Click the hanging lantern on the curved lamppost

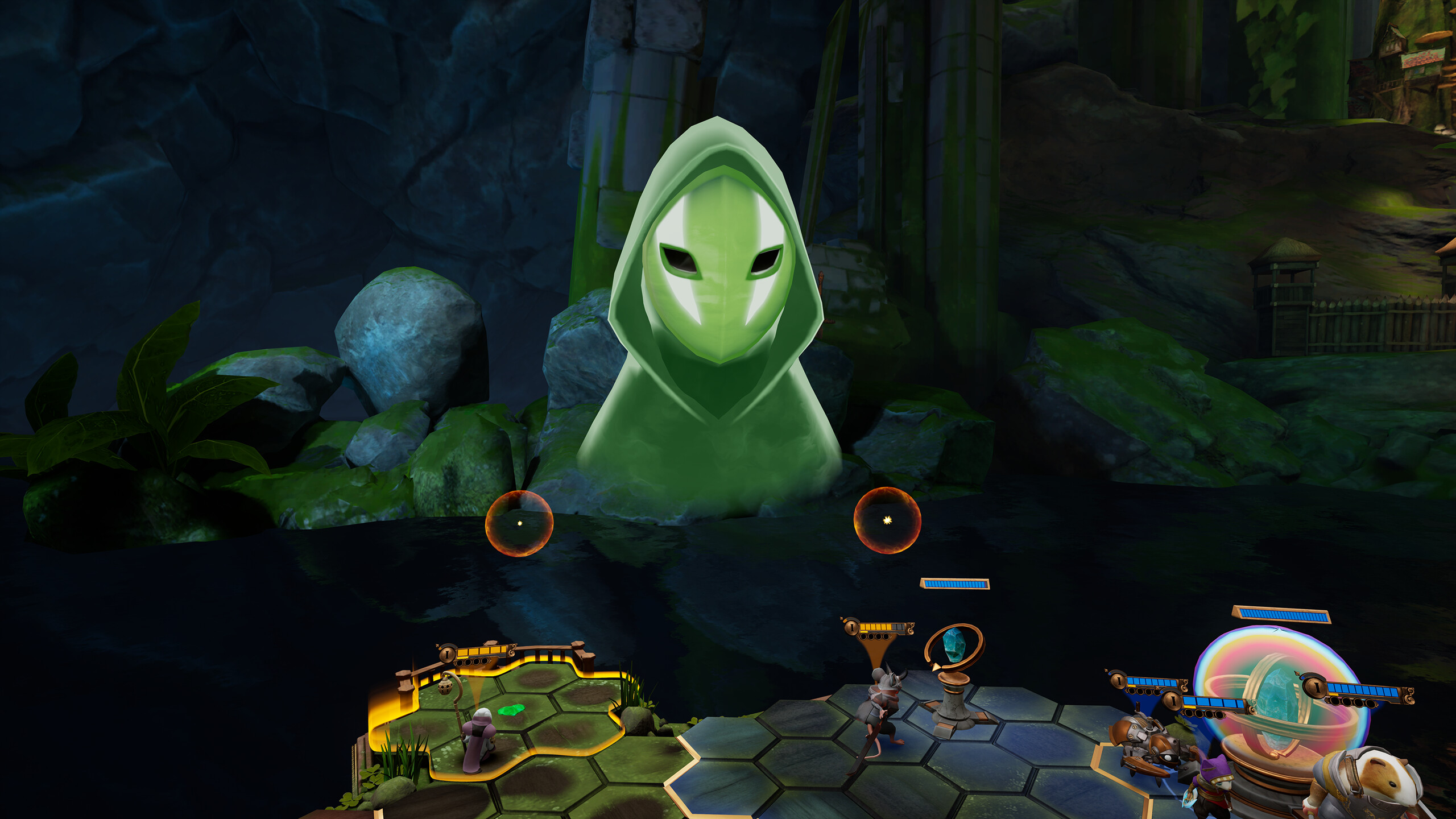pos(445,688)
